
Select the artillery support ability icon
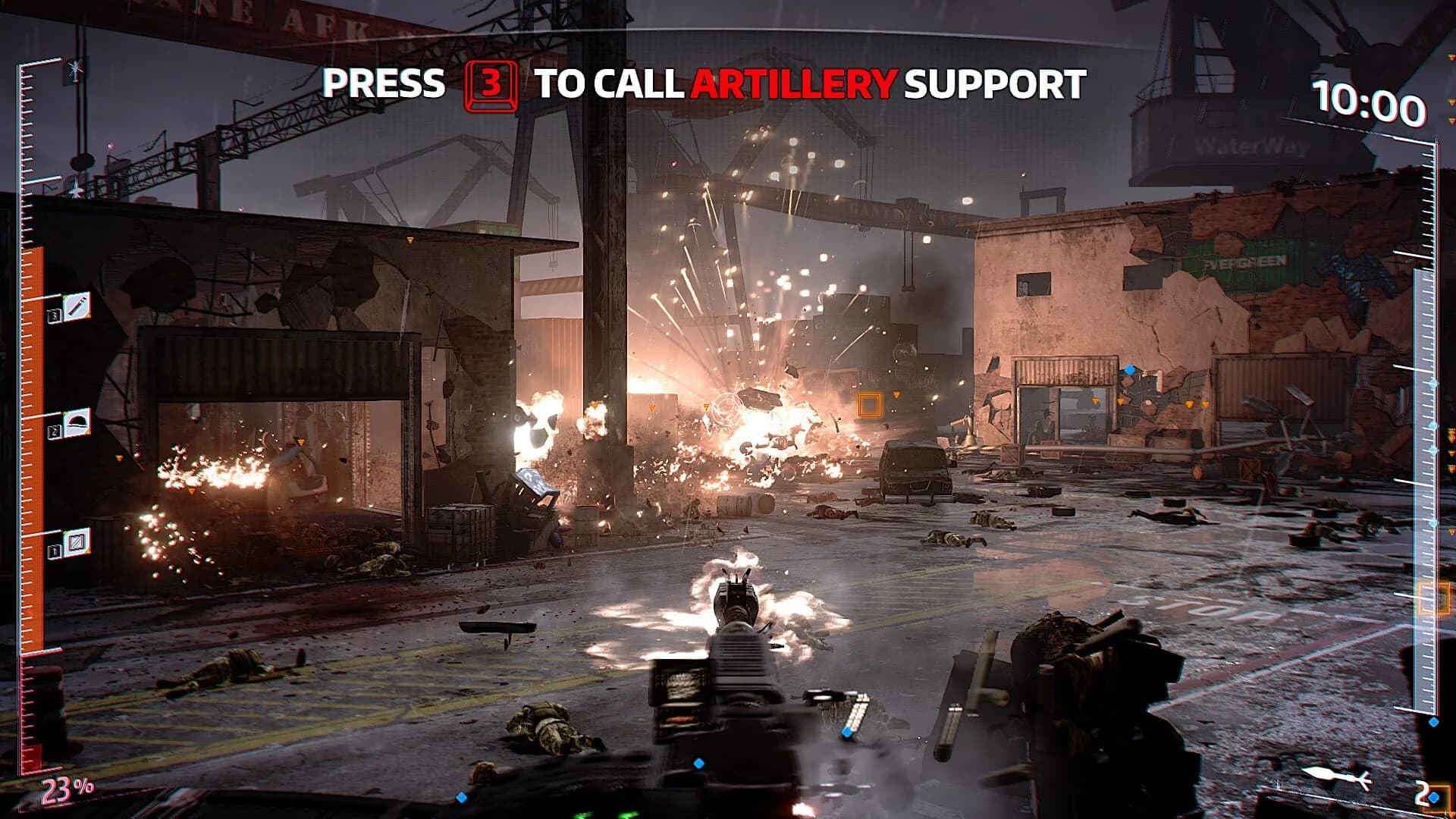tap(77, 307)
